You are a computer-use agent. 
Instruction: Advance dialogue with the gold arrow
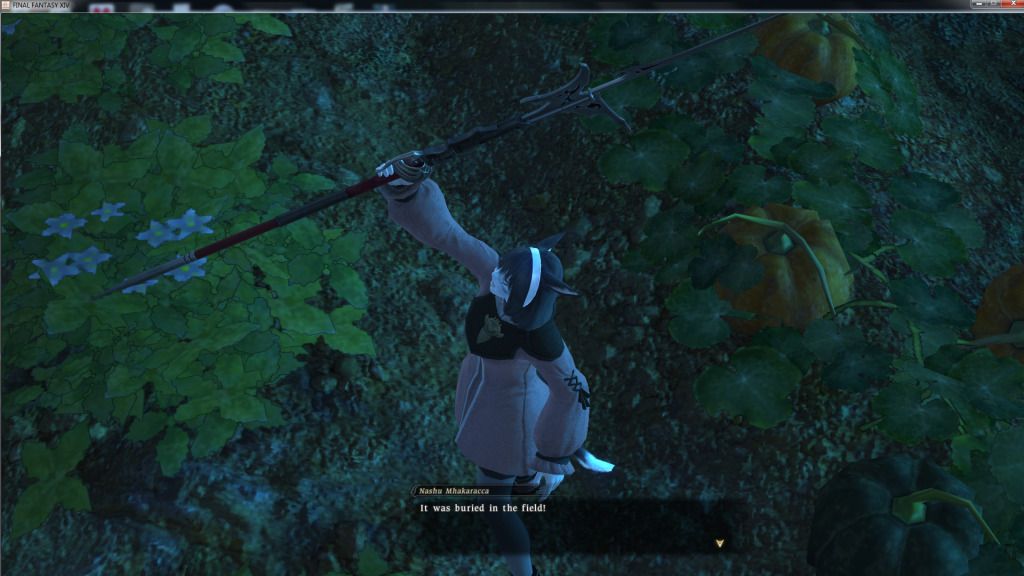point(719,543)
